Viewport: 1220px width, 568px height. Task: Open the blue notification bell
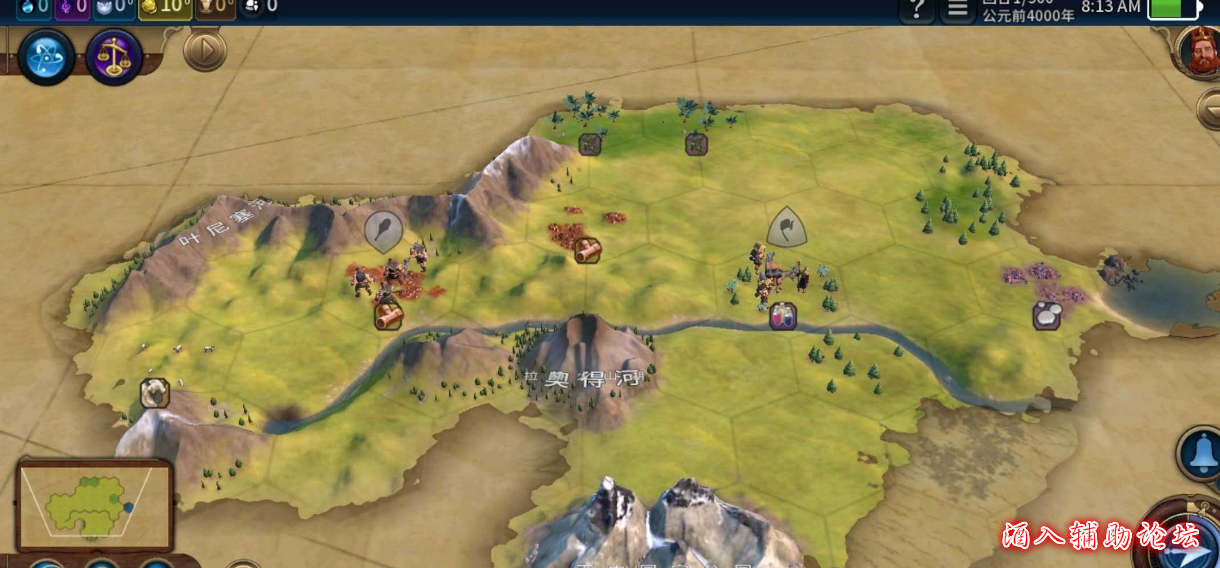point(1200,453)
